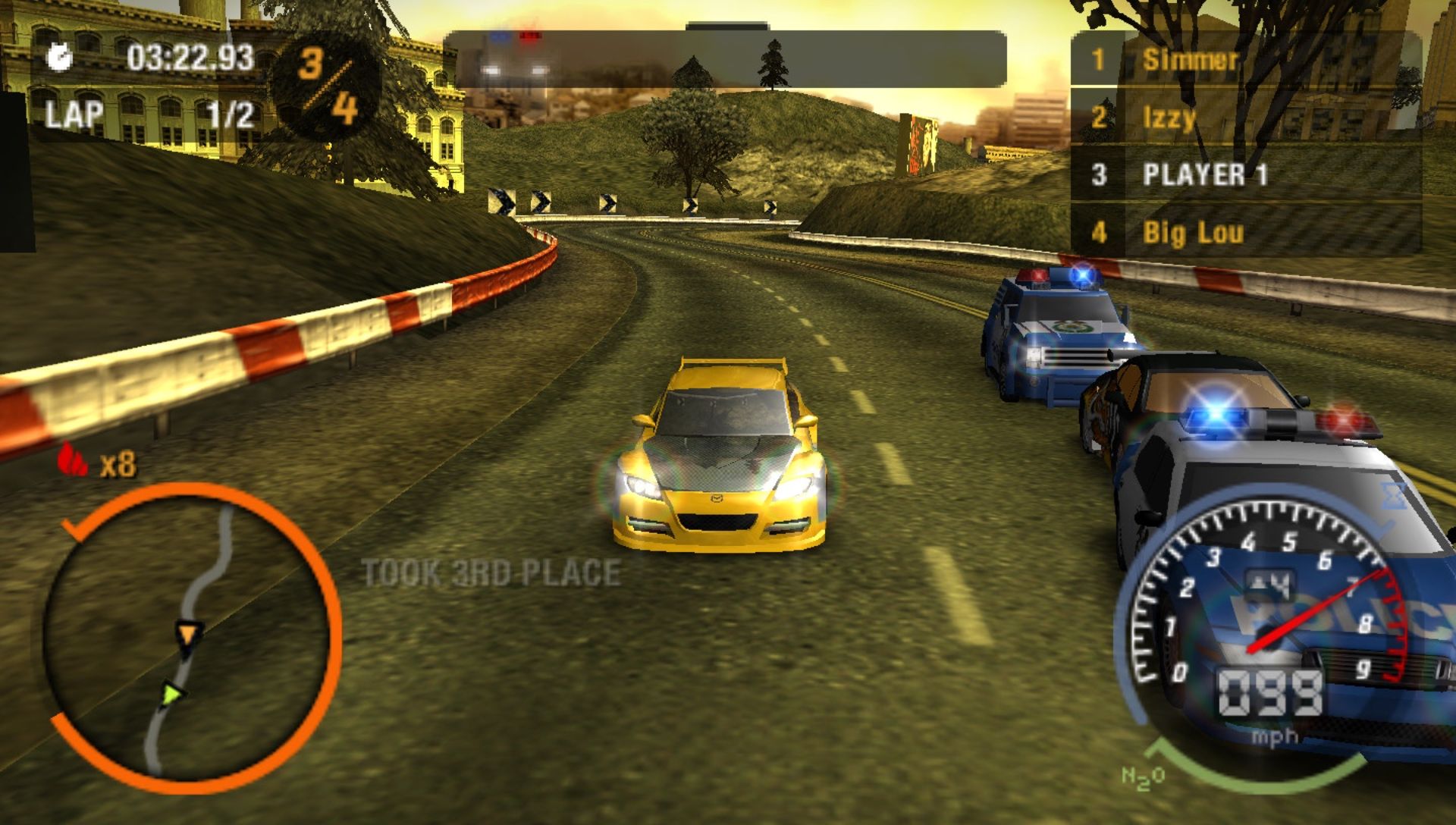Click the rear-view mirror panel
Image resolution: width=1456 pixels, height=825 pixels.
[x=724, y=59]
